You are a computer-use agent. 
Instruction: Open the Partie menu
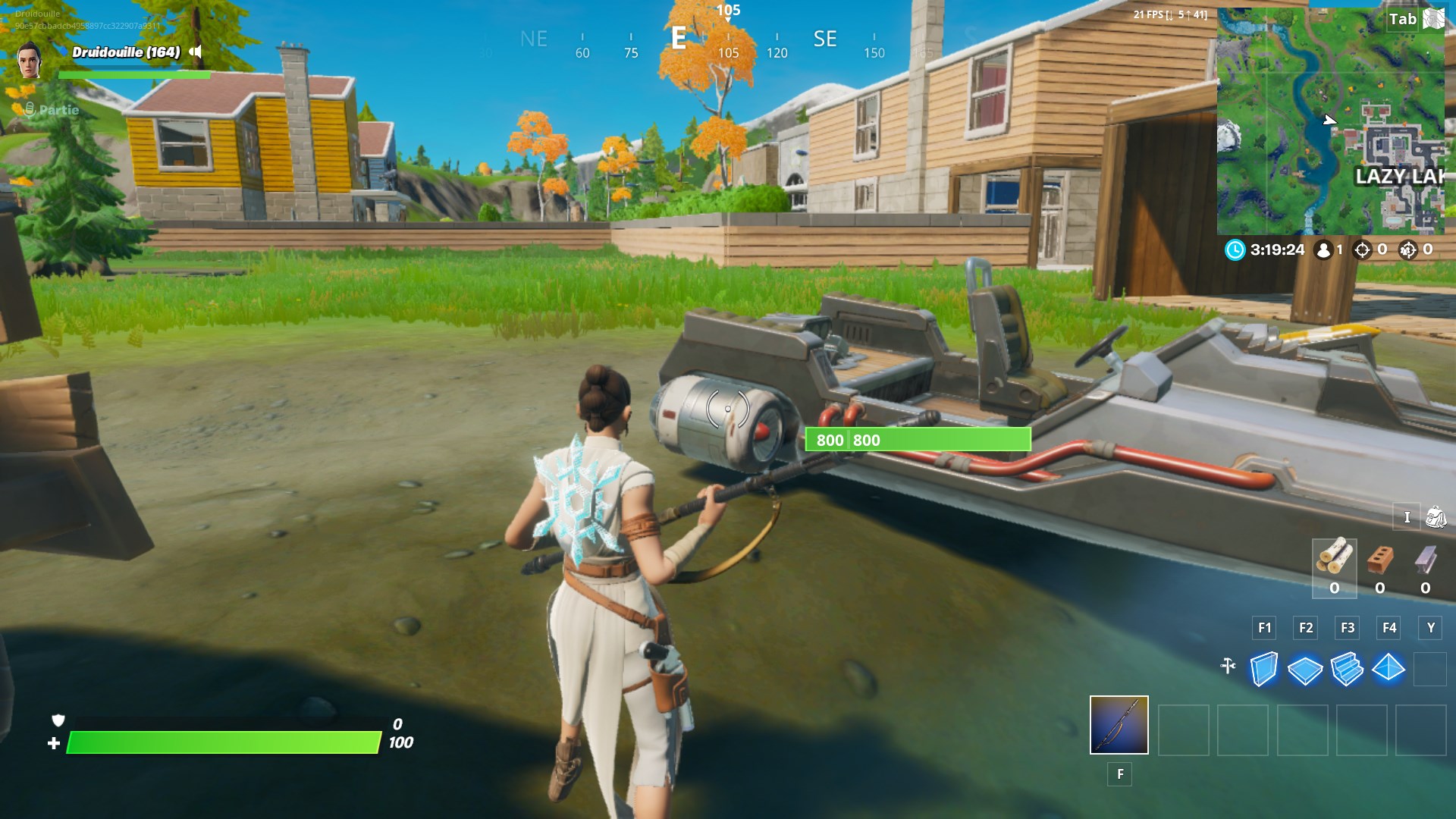[57, 110]
